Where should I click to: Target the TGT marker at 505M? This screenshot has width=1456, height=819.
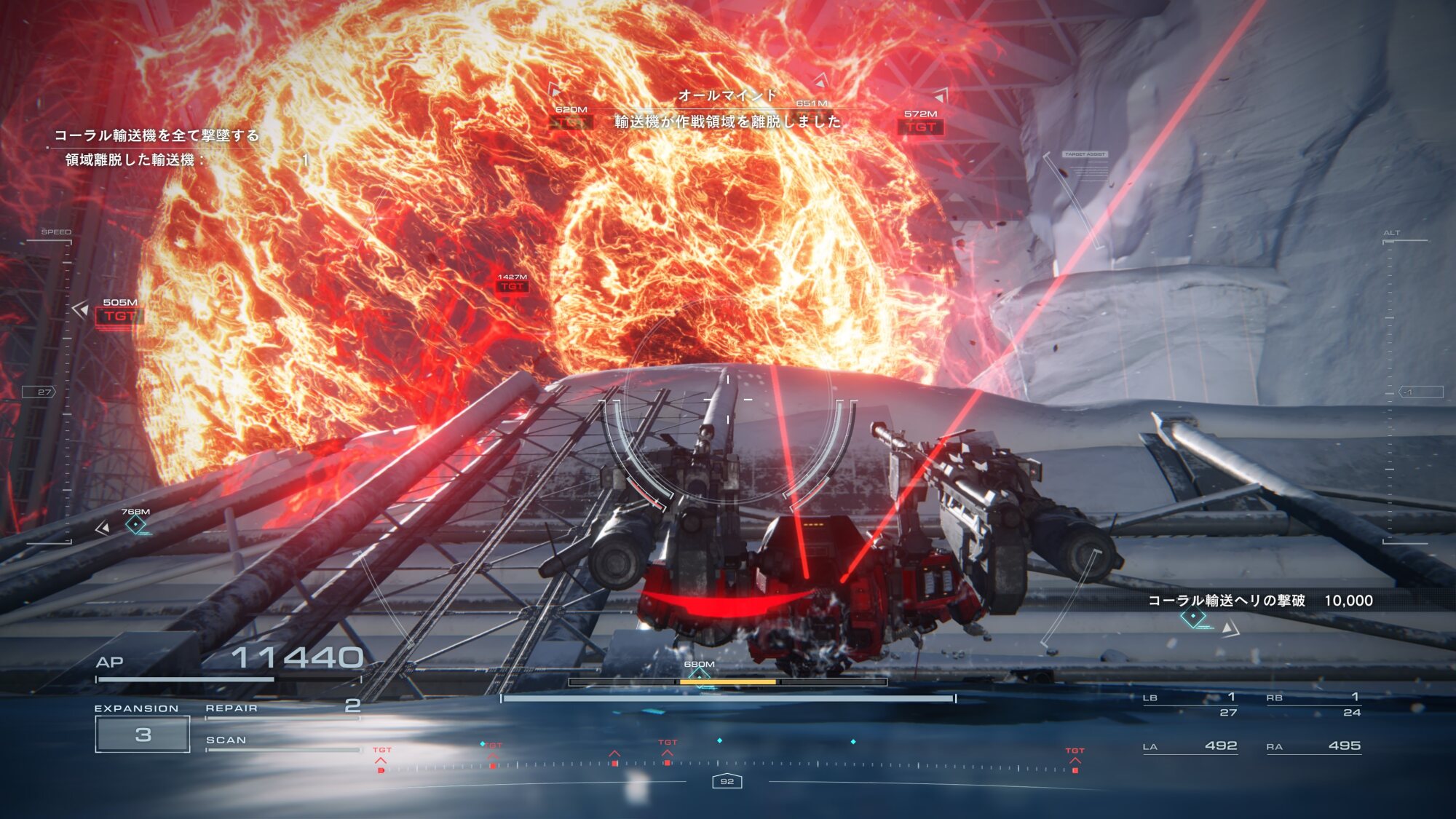pos(119,316)
